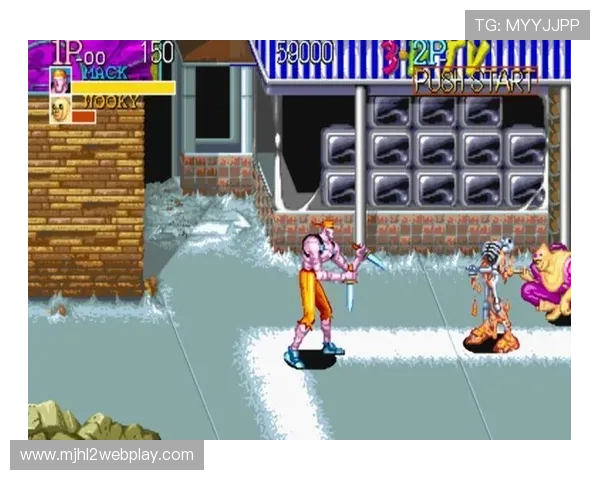Screen dimensions: 600x480
Task: Click the TG: MYYJJPP overlay label
Action: (x=527, y=24)
